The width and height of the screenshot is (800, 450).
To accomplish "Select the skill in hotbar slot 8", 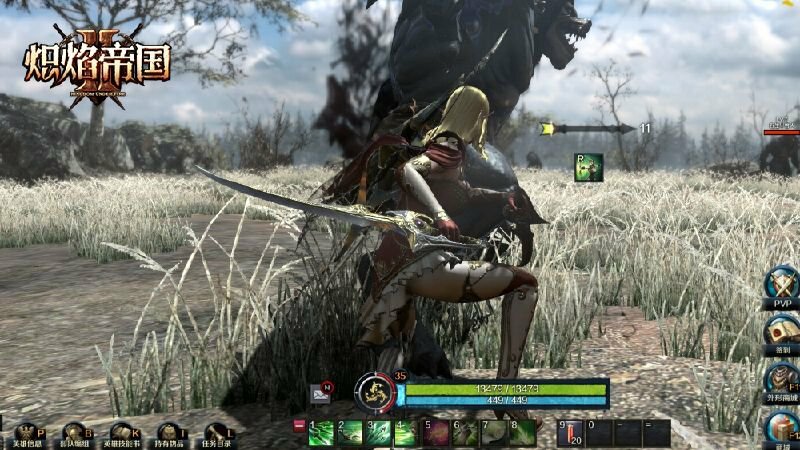I will pos(523,432).
